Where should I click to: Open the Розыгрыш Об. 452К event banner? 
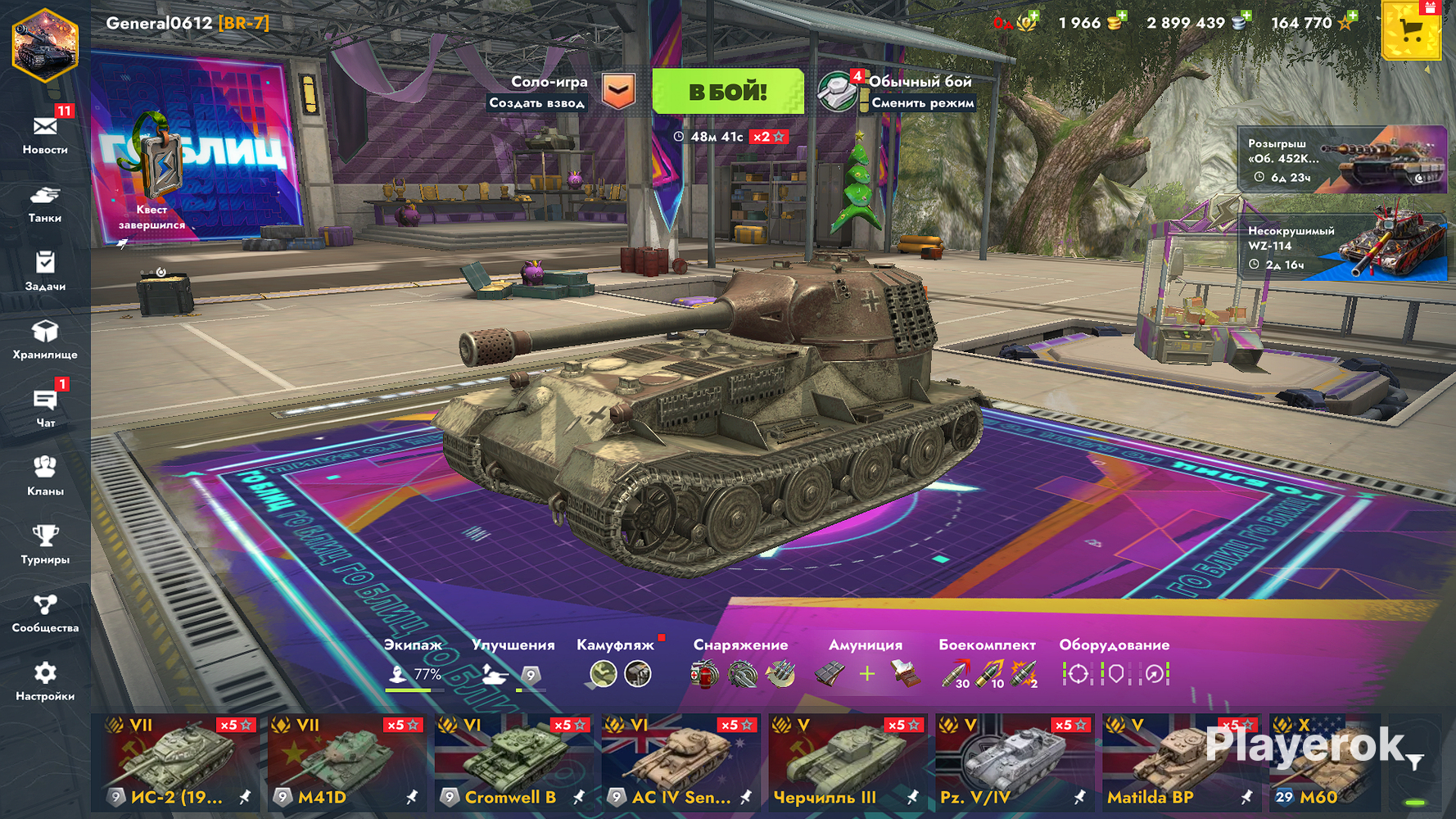coord(1341,160)
